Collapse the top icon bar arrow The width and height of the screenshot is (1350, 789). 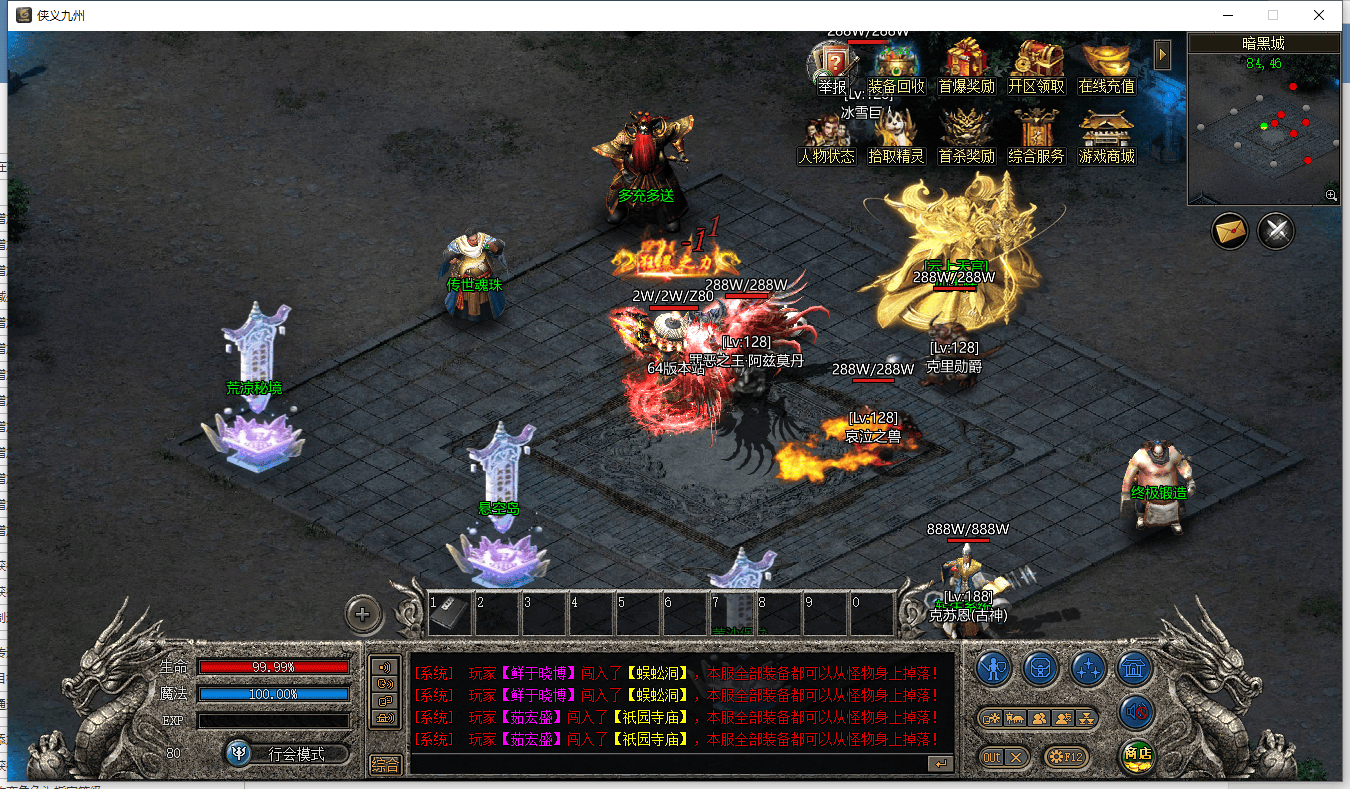coord(1162,54)
